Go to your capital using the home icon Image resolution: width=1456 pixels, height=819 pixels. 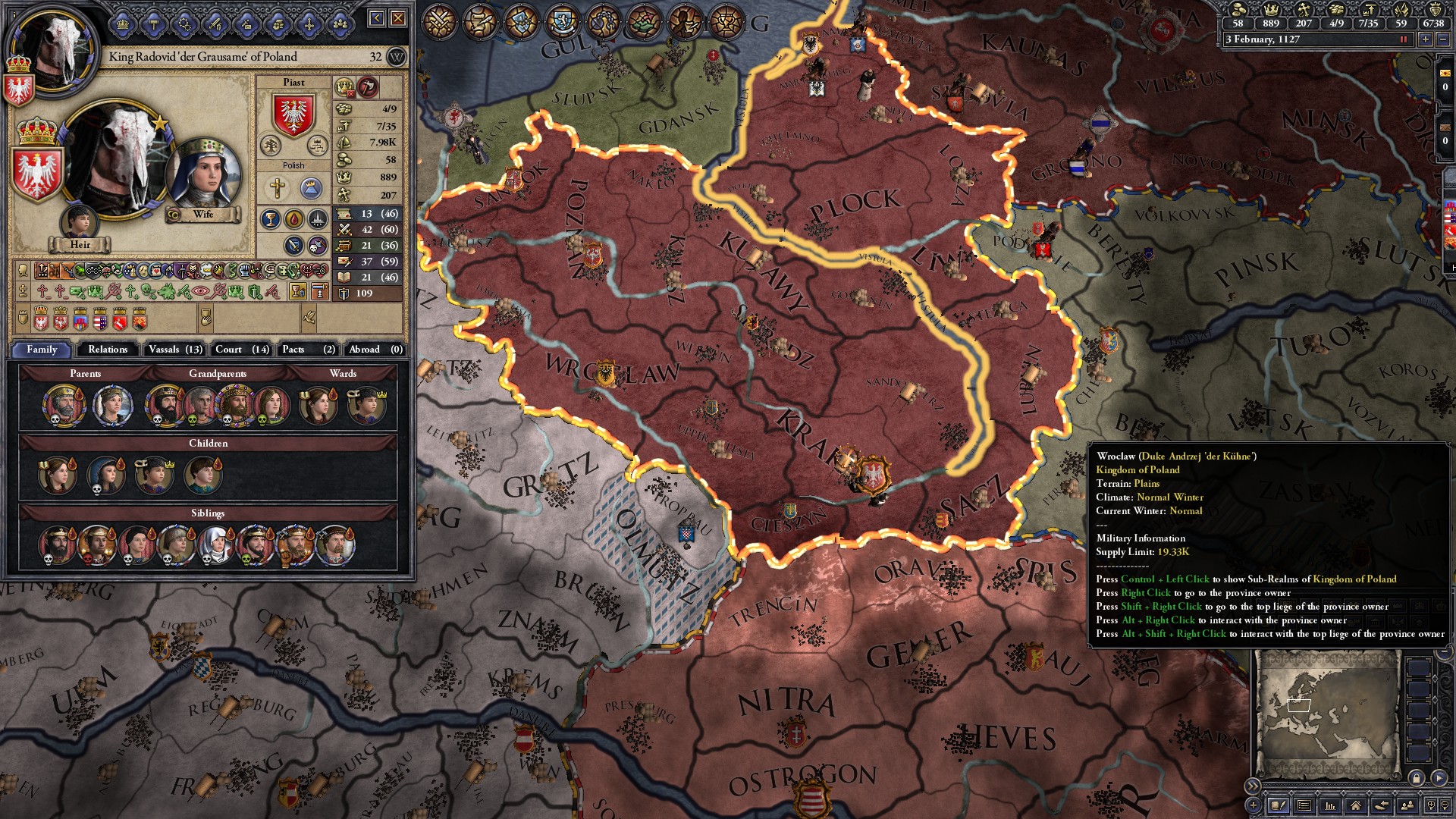(1356, 807)
